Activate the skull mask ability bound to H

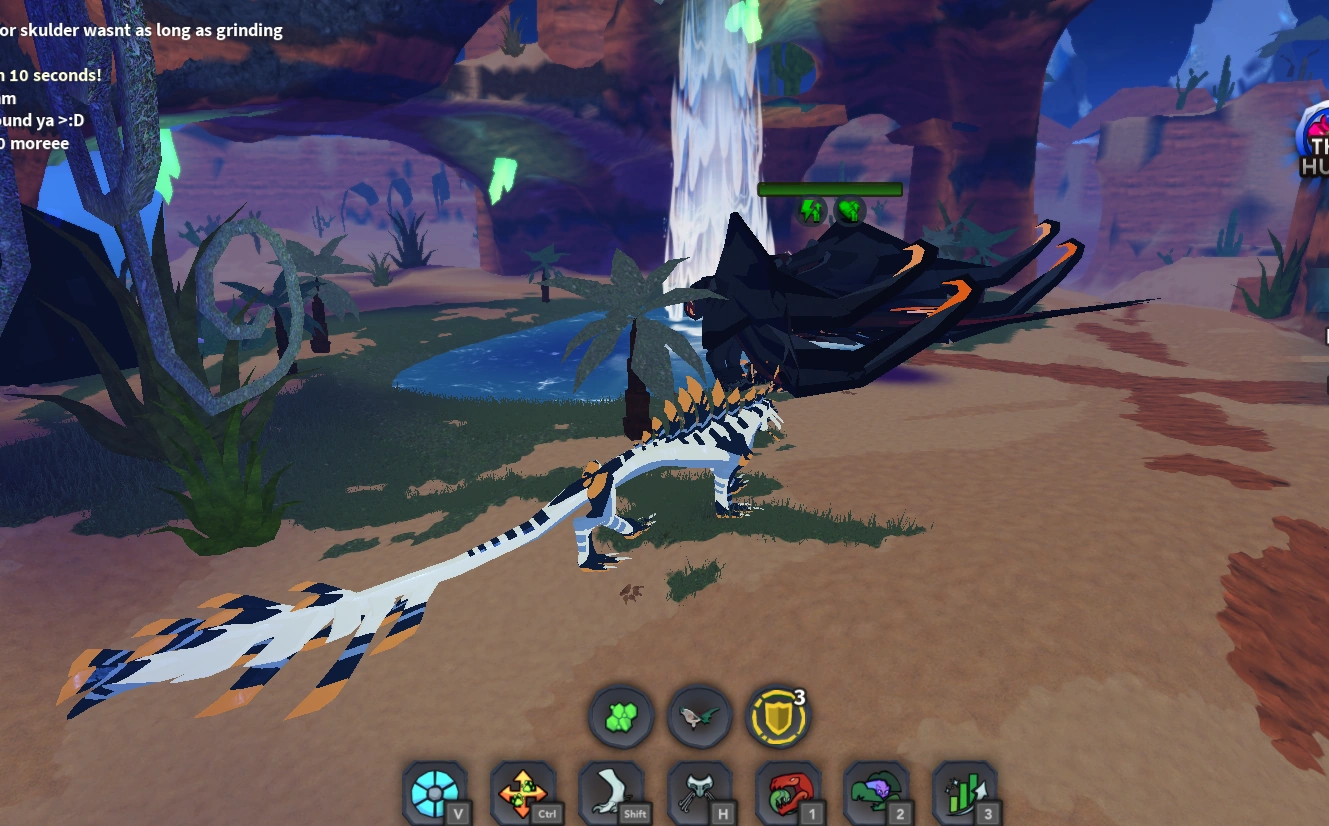pyautogui.click(x=699, y=792)
